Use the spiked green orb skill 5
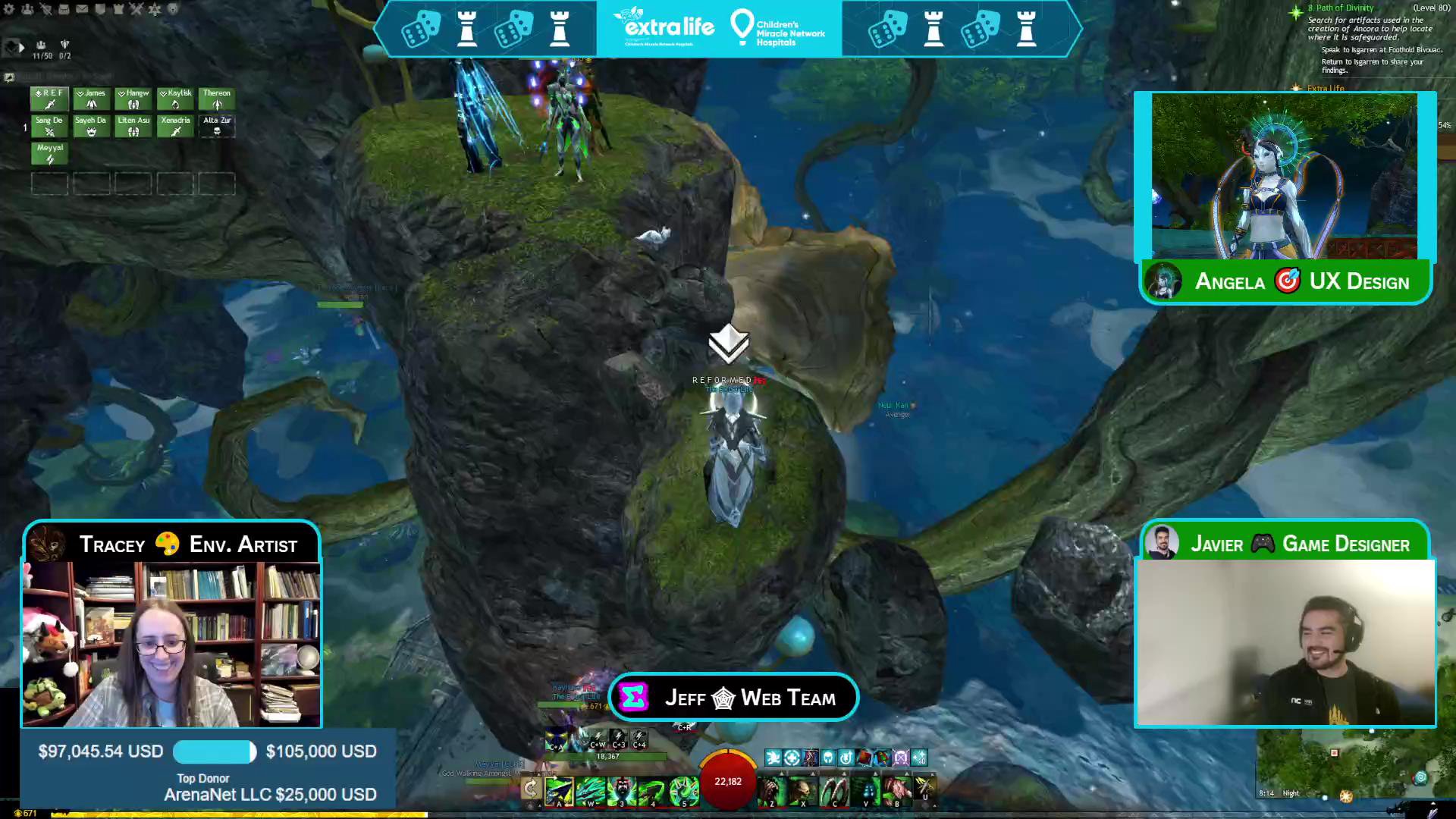The height and width of the screenshot is (819, 1456). [x=683, y=790]
